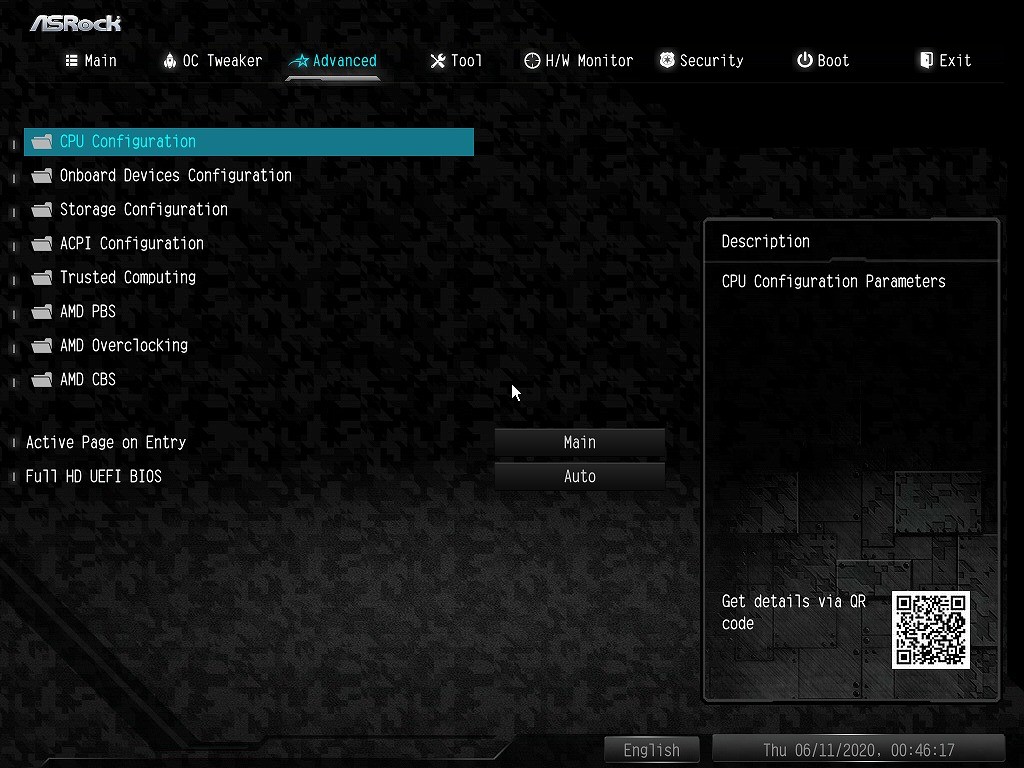Open the OC Tweaker tab
The height and width of the screenshot is (768, 1024).
(212, 61)
